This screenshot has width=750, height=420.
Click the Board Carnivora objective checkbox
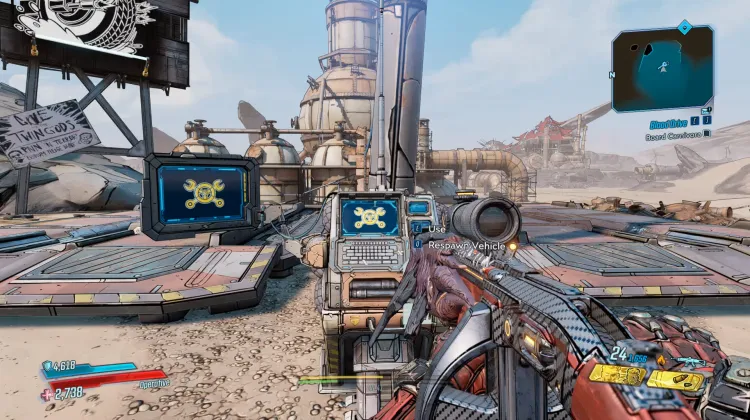707,132
